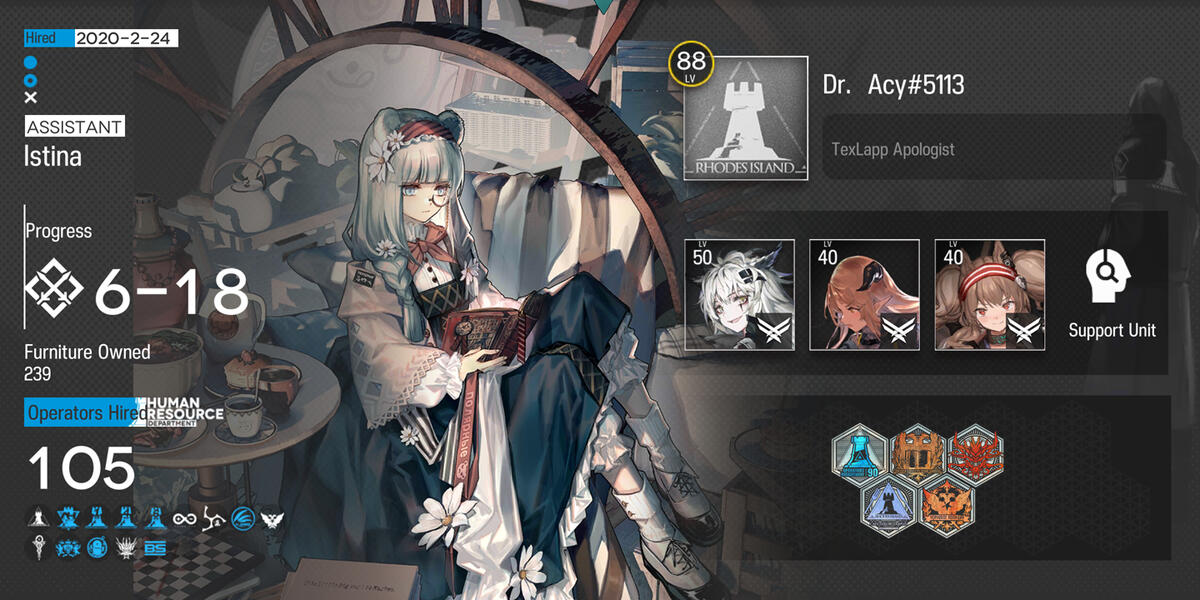Click the Dr. Acy#5113 player name
Screen dimensions: 1200x600
pos(893,85)
